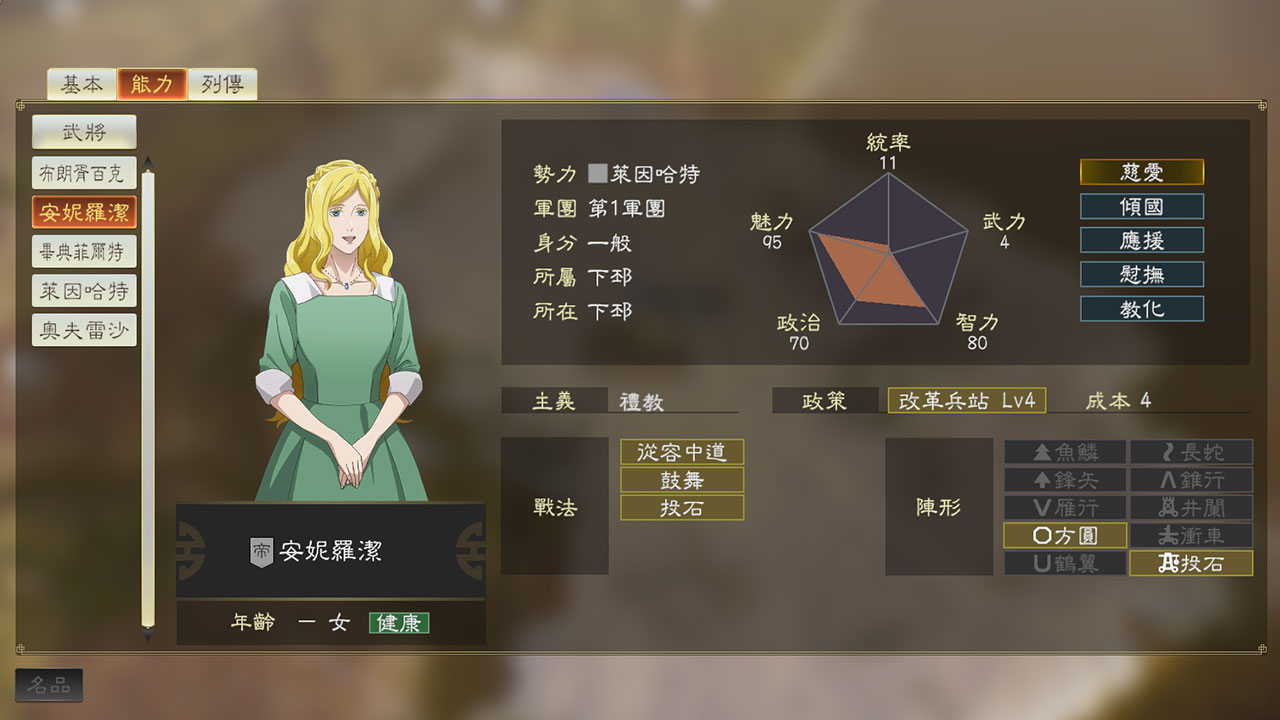Viewport: 1280px width, 720px height.
Task: Pick officer 奧夫雷沙 in the roster
Action: coord(84,330)
